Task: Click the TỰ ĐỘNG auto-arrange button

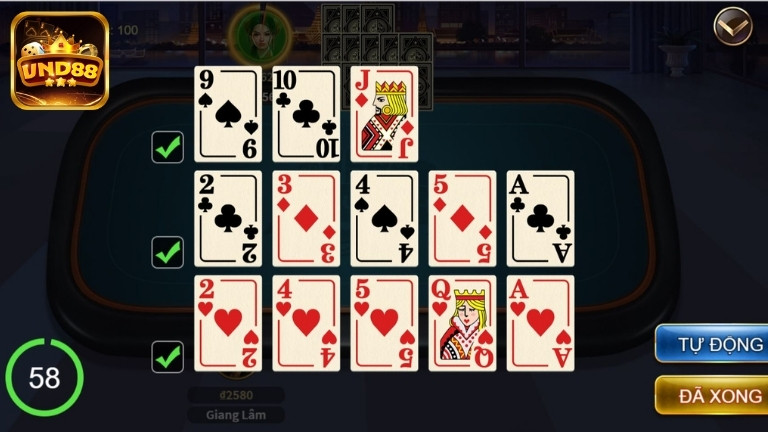Action: coord(712,345)
